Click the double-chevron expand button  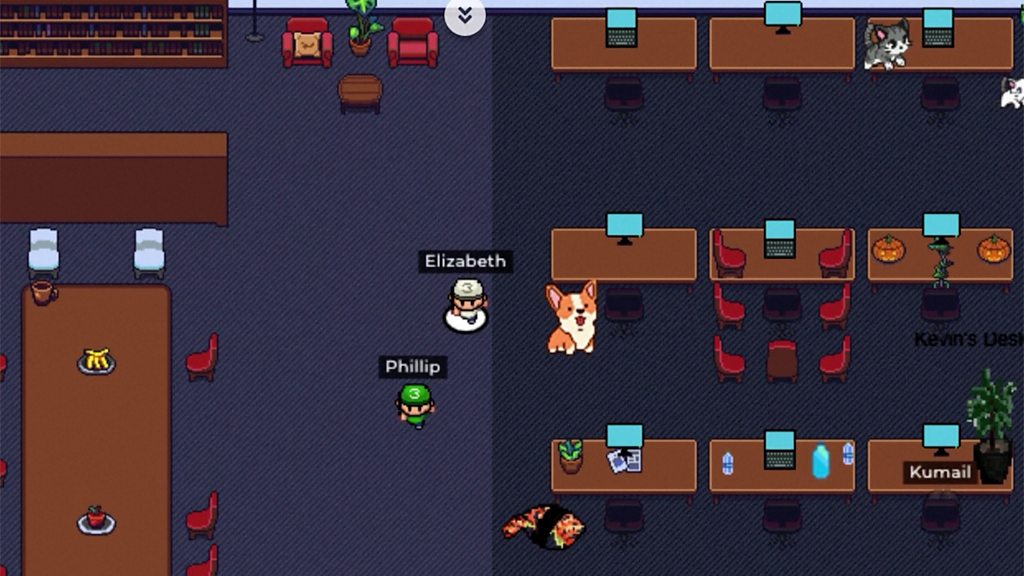pyautogui.click(x=465, y=15)
